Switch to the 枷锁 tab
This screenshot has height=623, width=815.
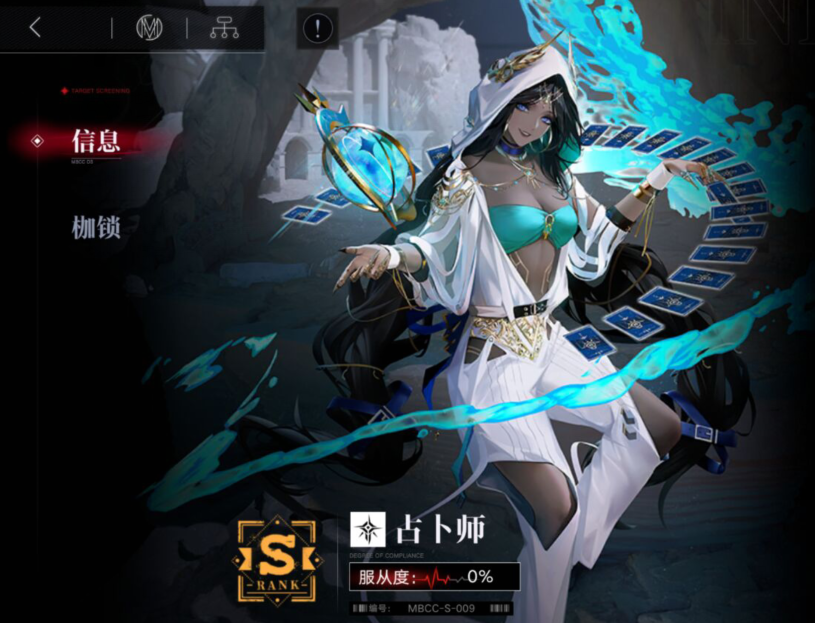pos(96,227)
